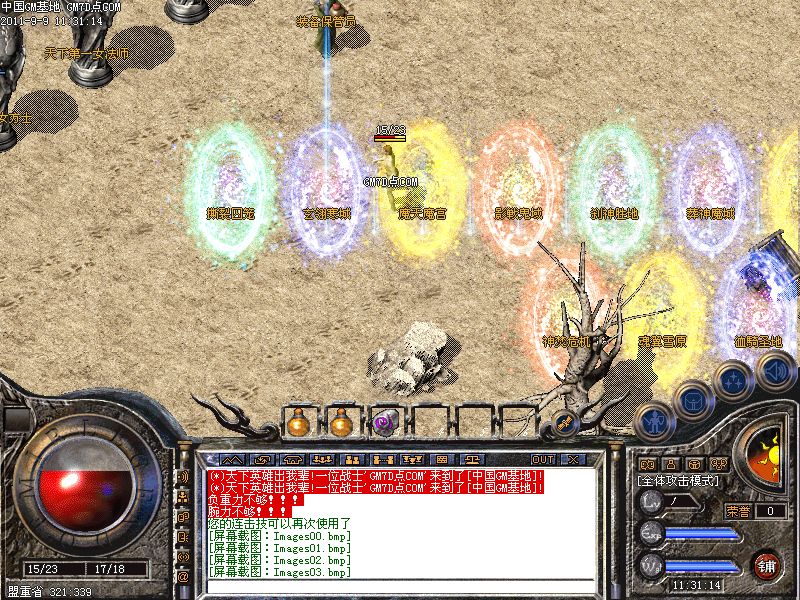Click the red 铺 shop button
This screenshot has width=800, height=600.
[x=767, y=565]
